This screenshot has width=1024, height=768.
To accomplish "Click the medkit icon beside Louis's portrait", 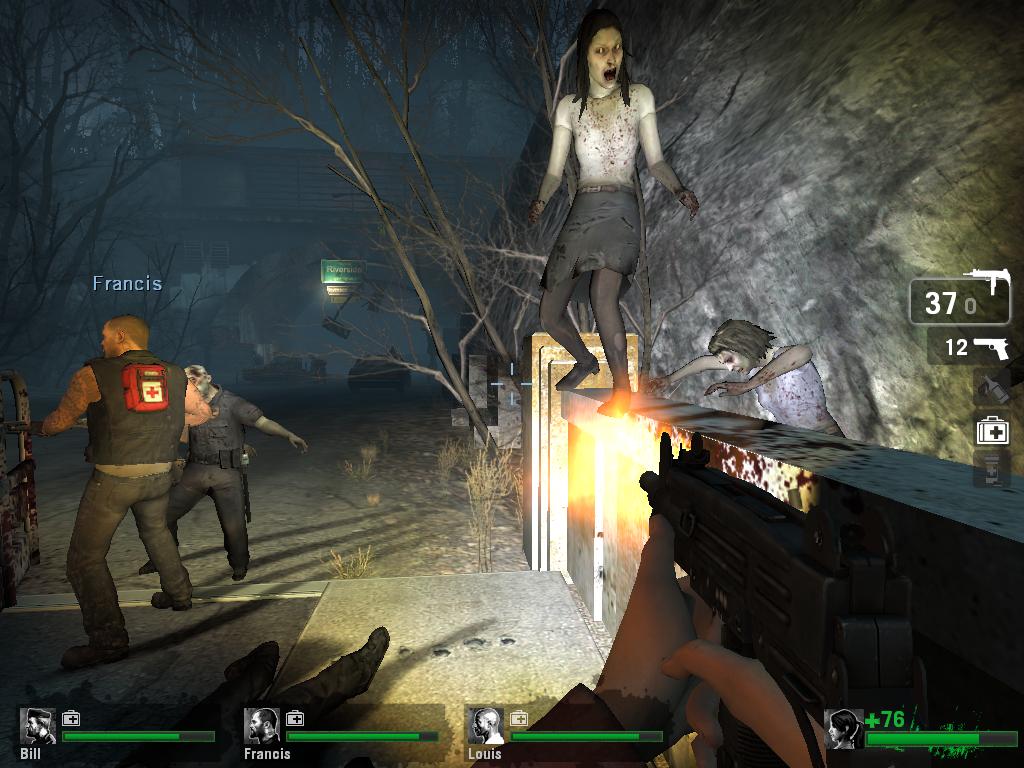I will point(519,718).
